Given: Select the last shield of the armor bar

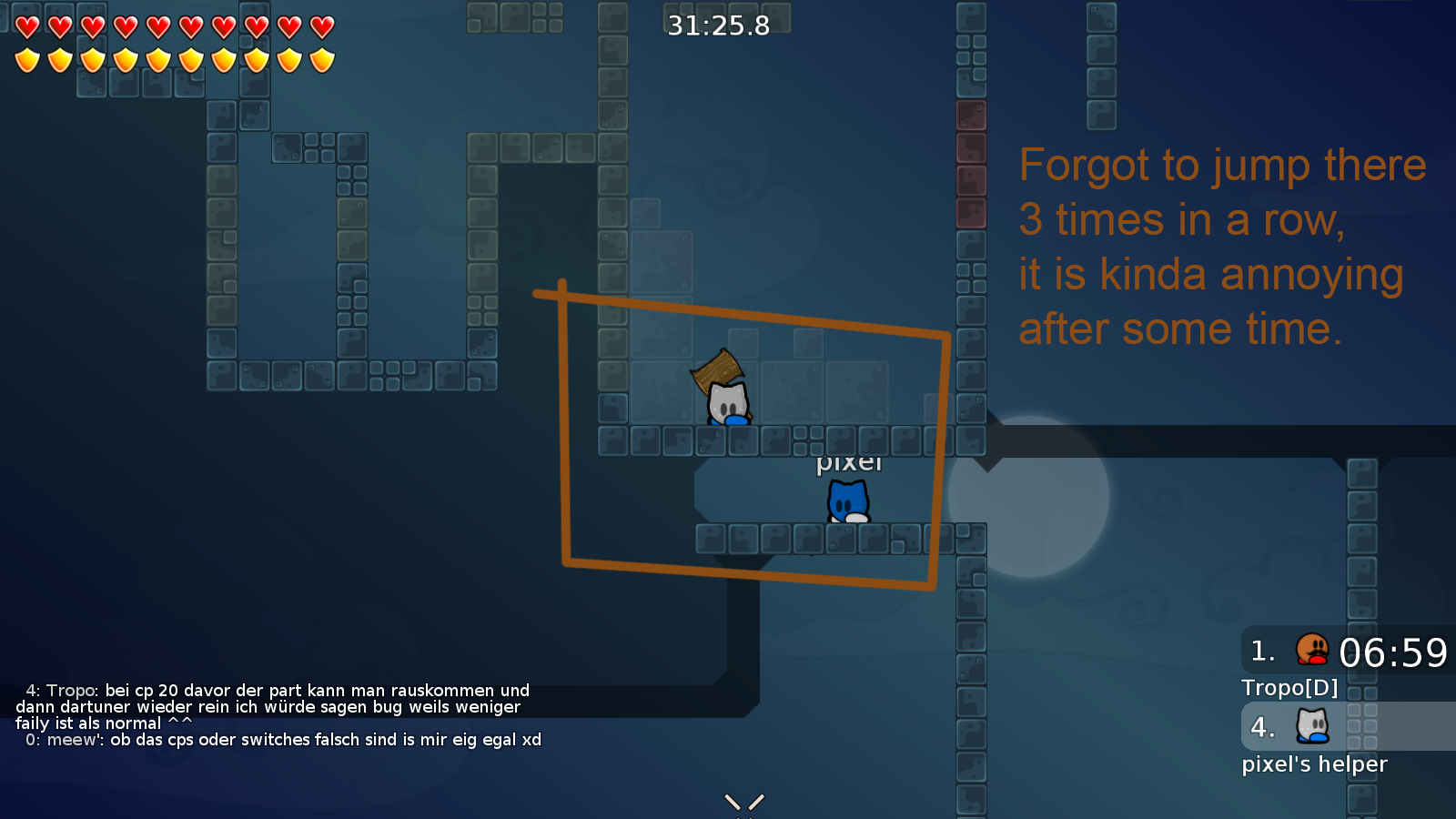Looking at the screenshot, I should [320, 62].
